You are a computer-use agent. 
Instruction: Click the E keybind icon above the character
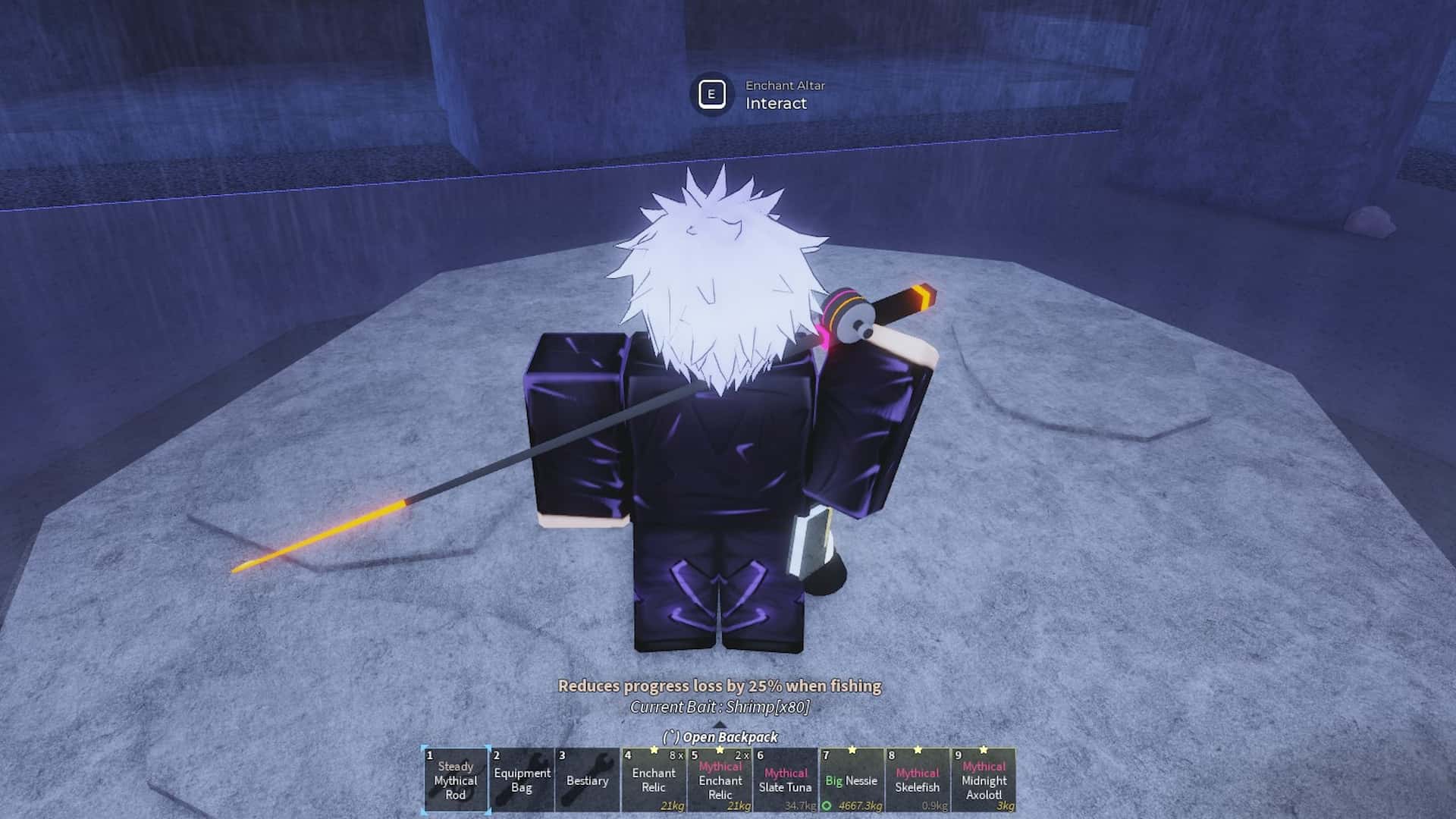(711, 94)
